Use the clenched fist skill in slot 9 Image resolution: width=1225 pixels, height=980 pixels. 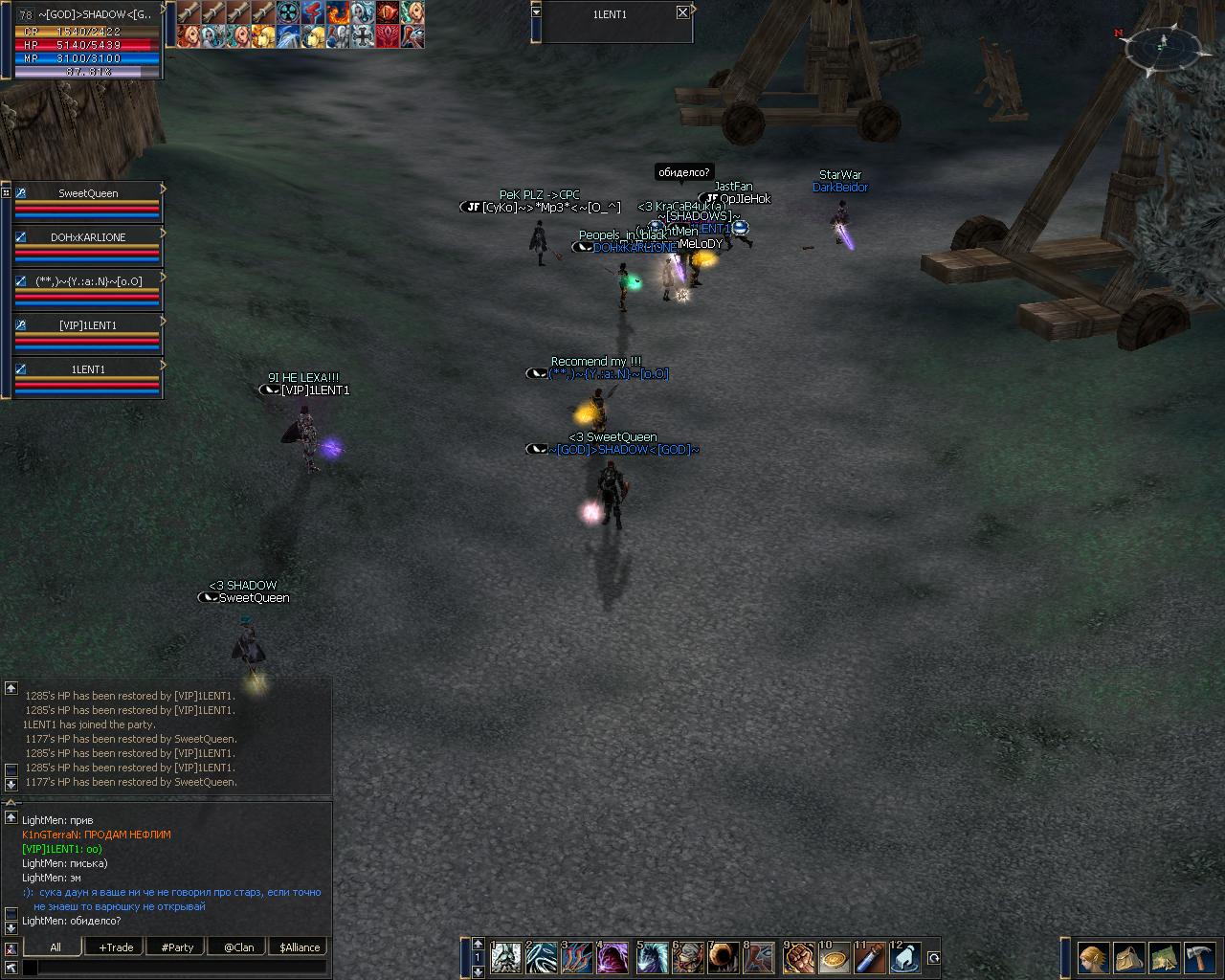(x=799, y=958)
